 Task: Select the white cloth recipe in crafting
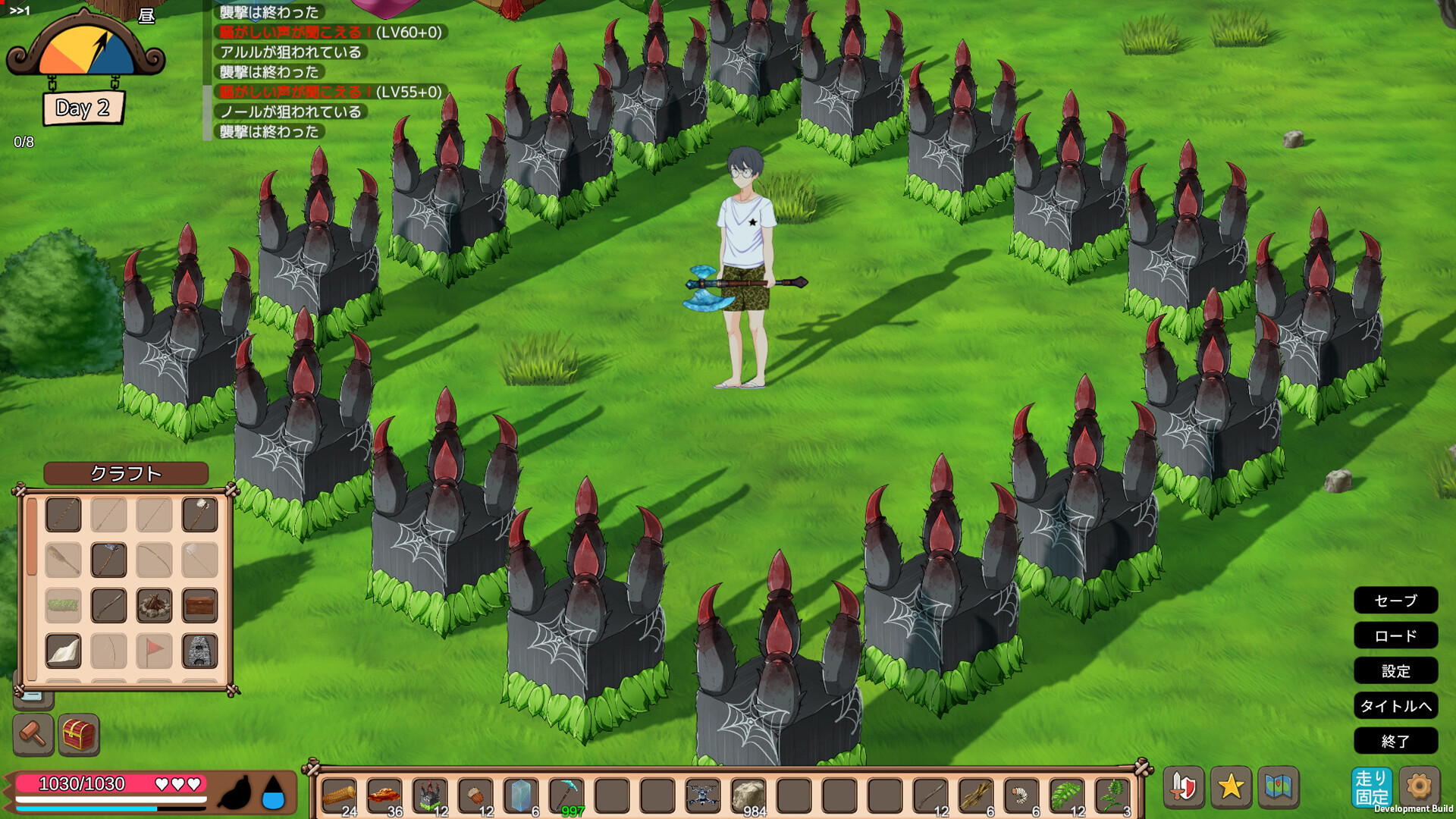(x=63, y=651)
